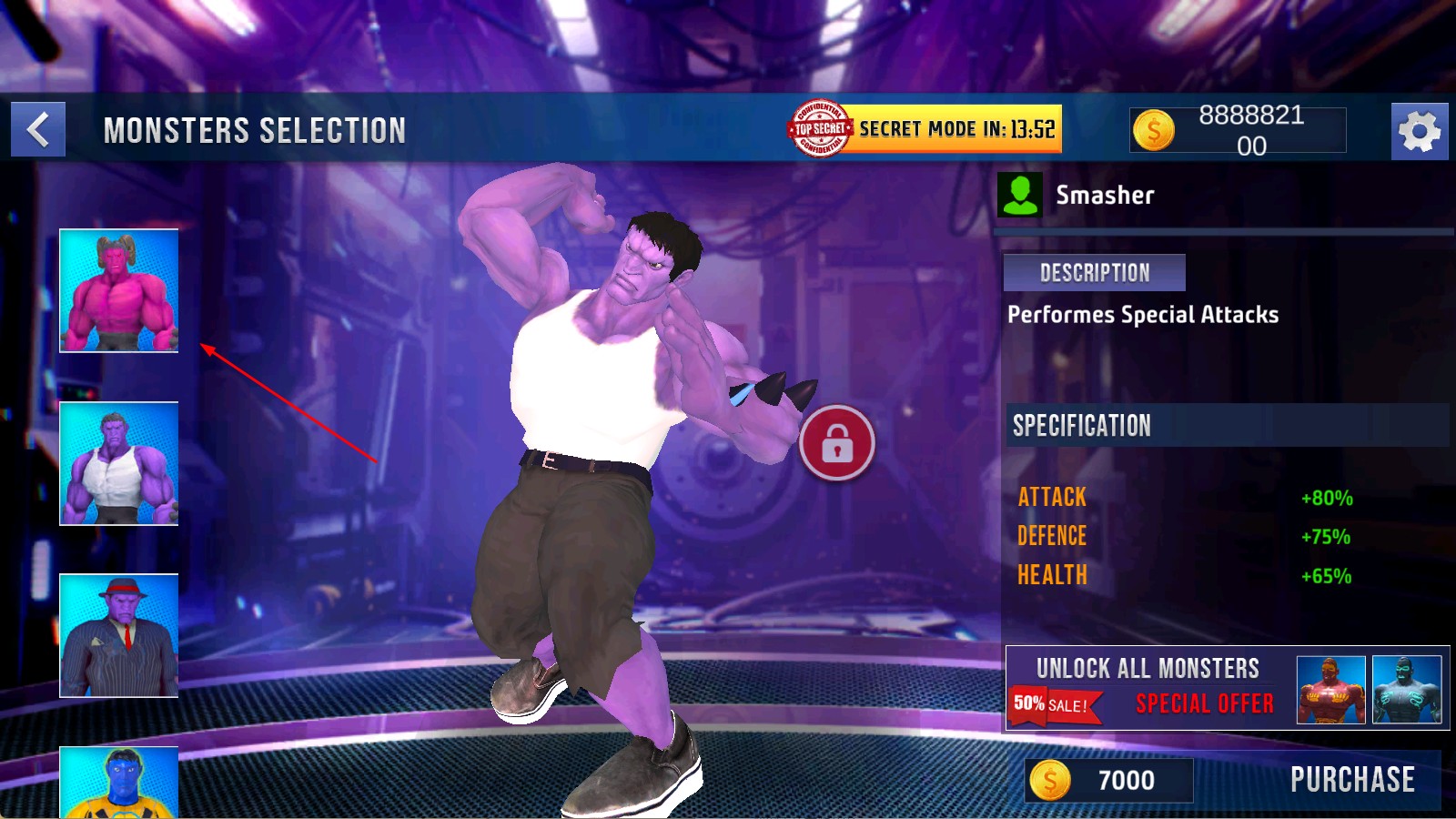Open the gear settings menu

pyautogui.click(x=1419, y=132)
